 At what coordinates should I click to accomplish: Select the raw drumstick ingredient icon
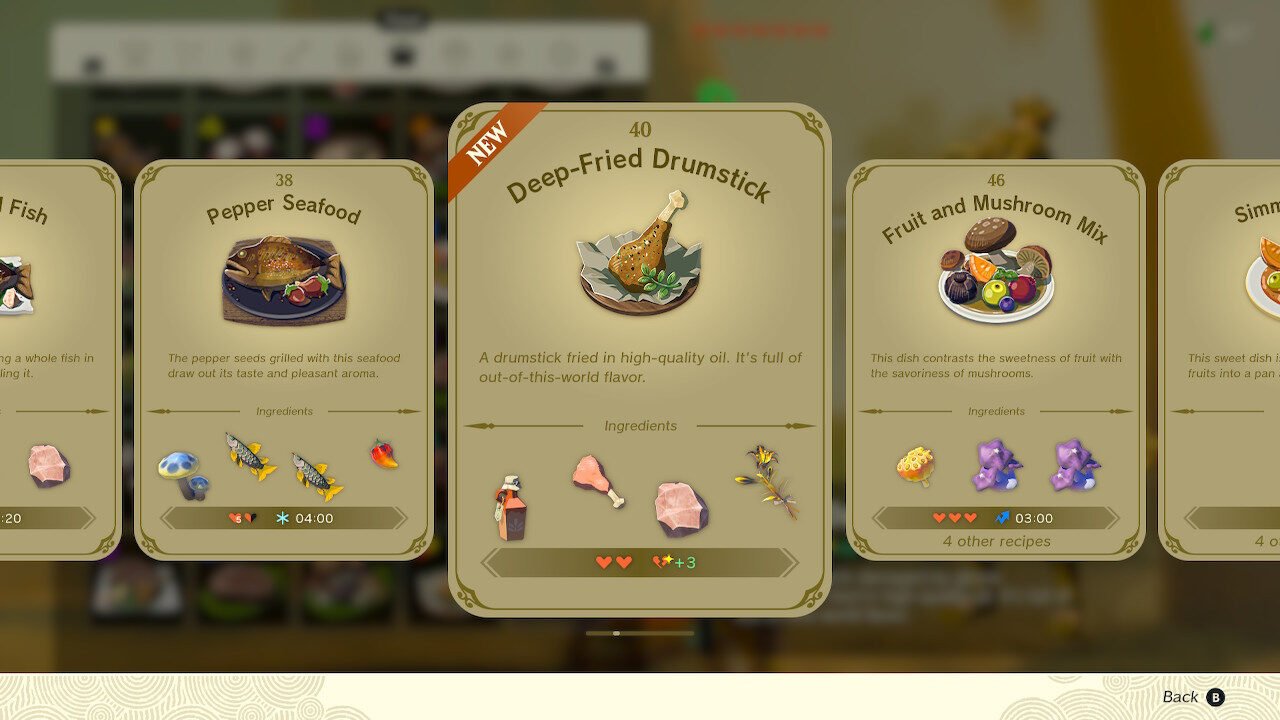598,480
